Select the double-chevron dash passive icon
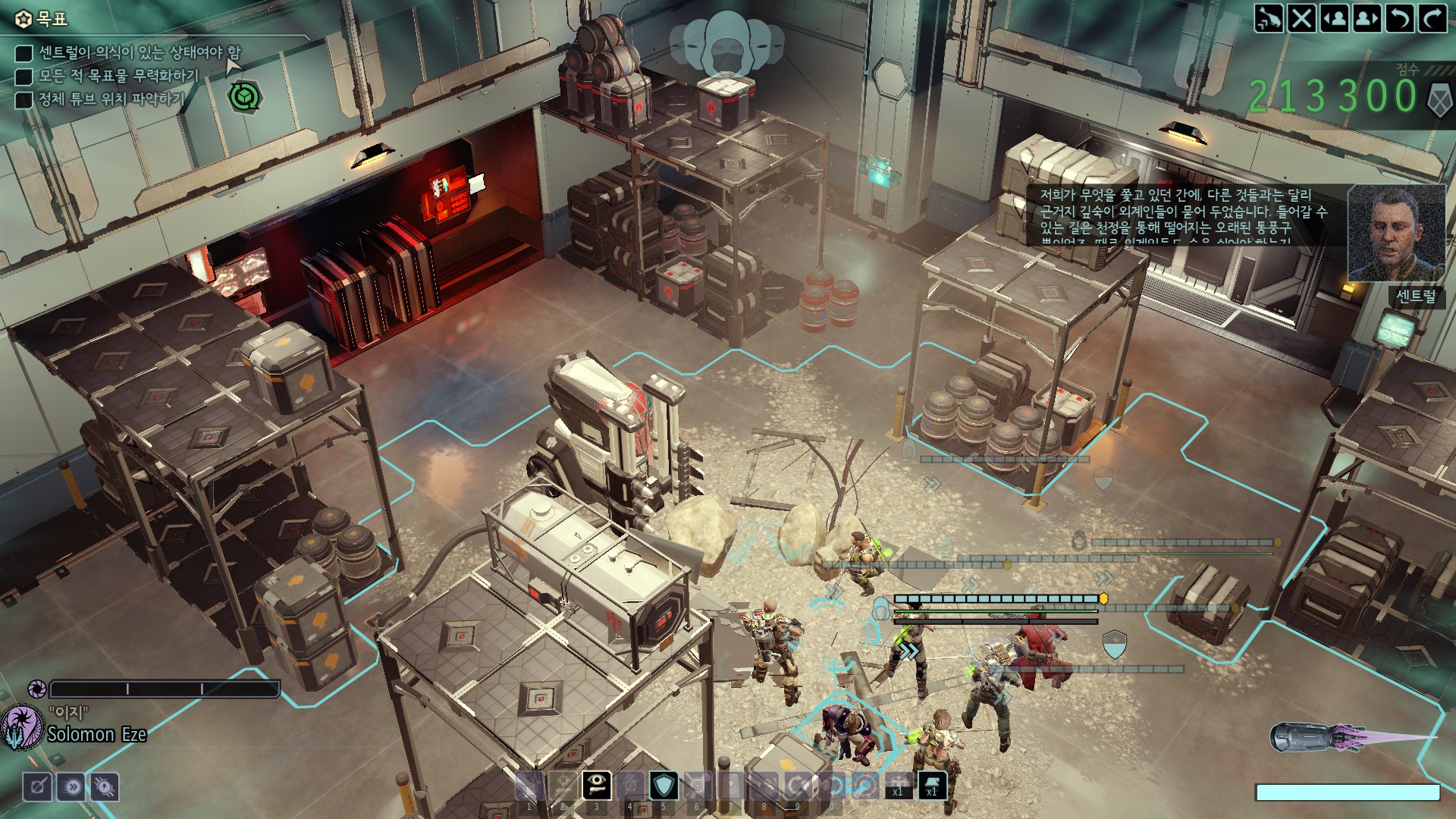1456x819 pixels. click(72, 787)
